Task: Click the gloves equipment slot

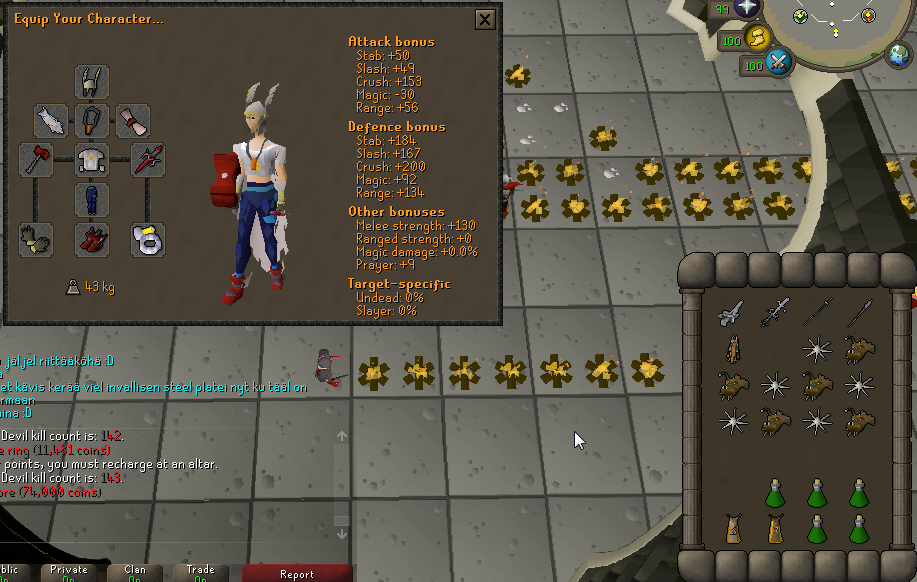Action: point(35,240)
